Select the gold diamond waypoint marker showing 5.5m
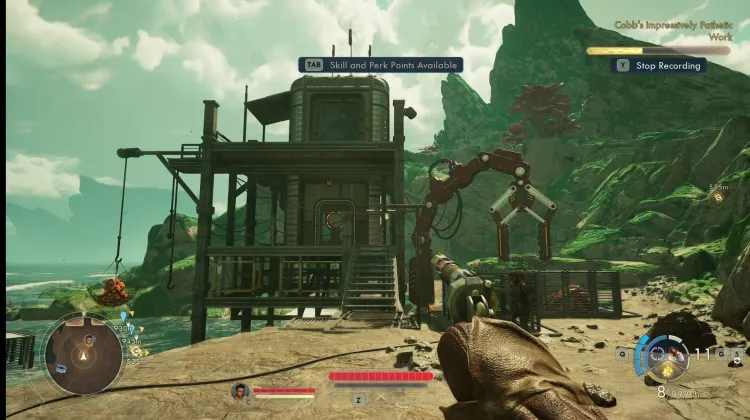This screenshot has width=750, height=420. click(718, 198)
